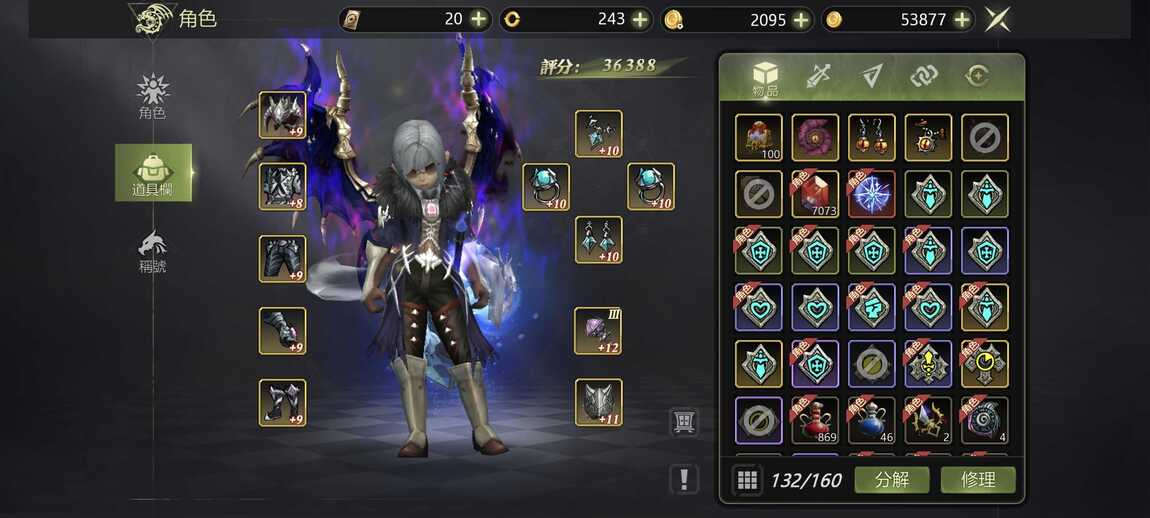Open the exclamation mark info button
This screenshot has height=518, width=1150.
684,479
